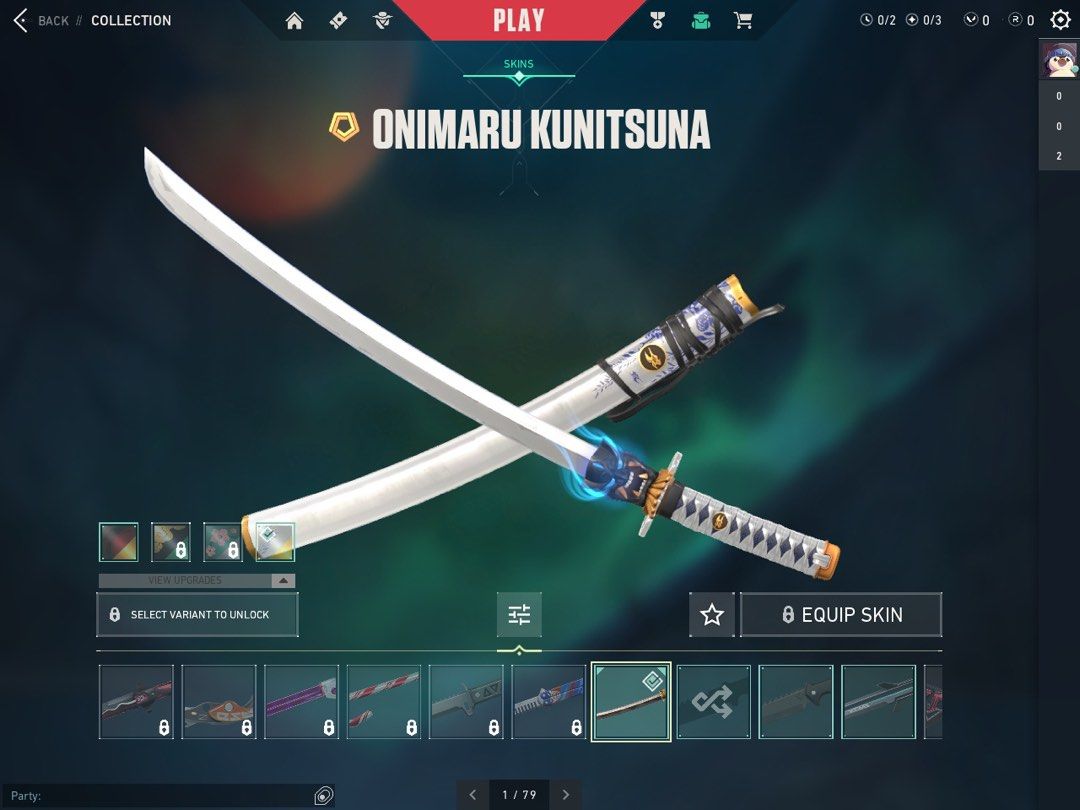The height and width of the screenshot is (810, 1080).
Task: Open the collection backpack icon
Action: pyautogui.click(x=701, y=21)
